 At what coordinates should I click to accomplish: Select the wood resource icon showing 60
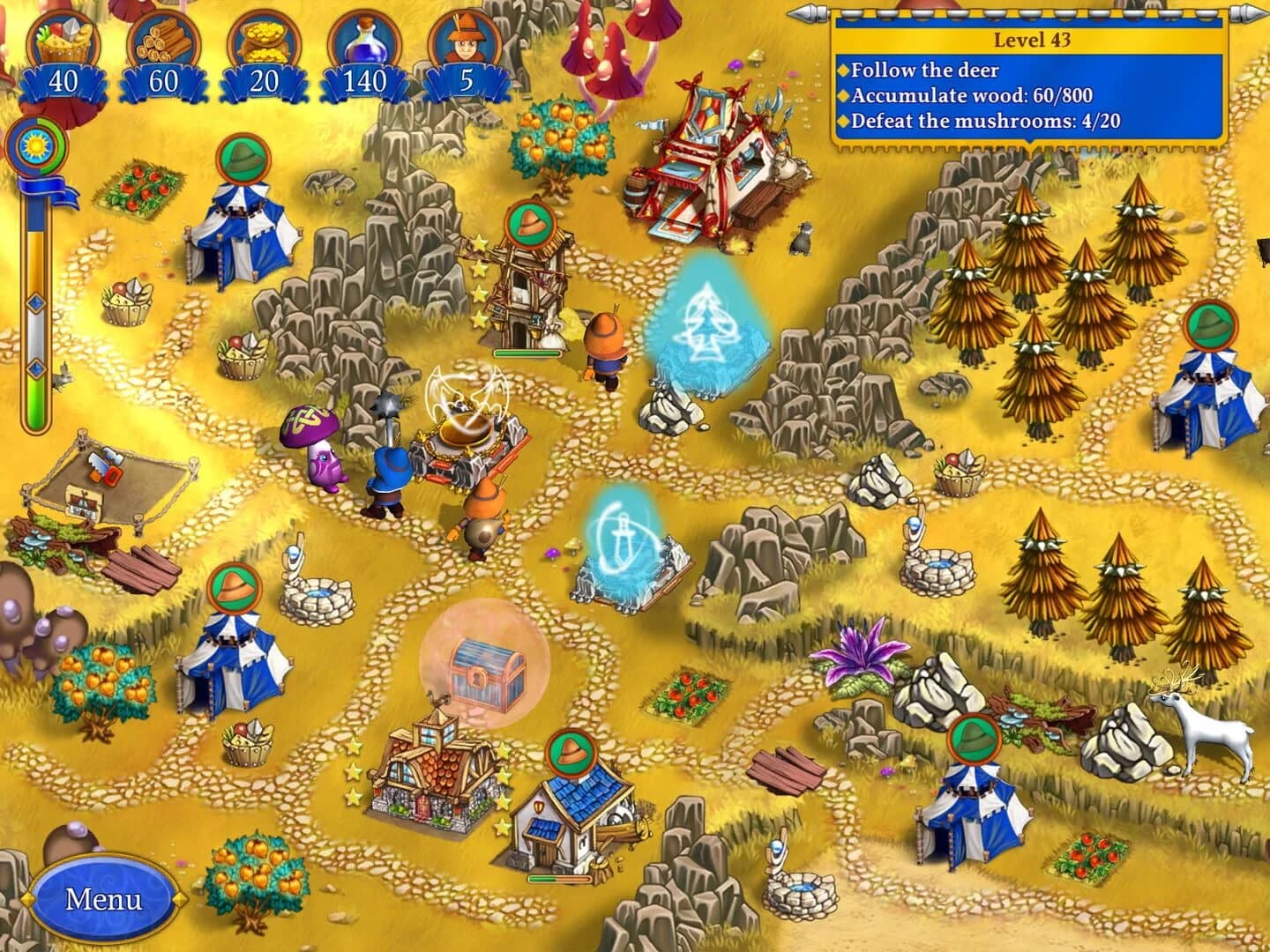tap(161, 40)
